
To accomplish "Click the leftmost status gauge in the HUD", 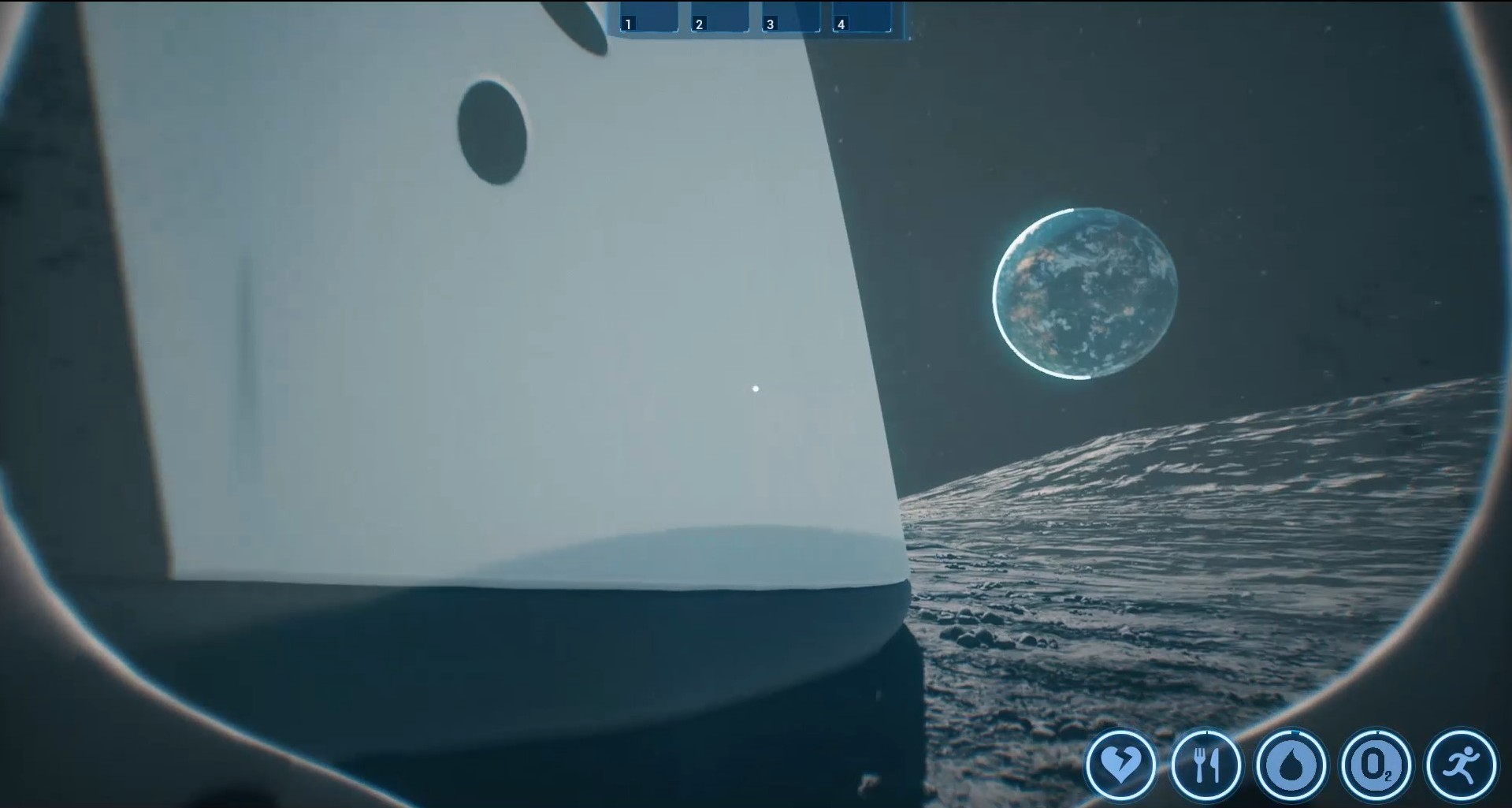I will tap(1123, 765).
